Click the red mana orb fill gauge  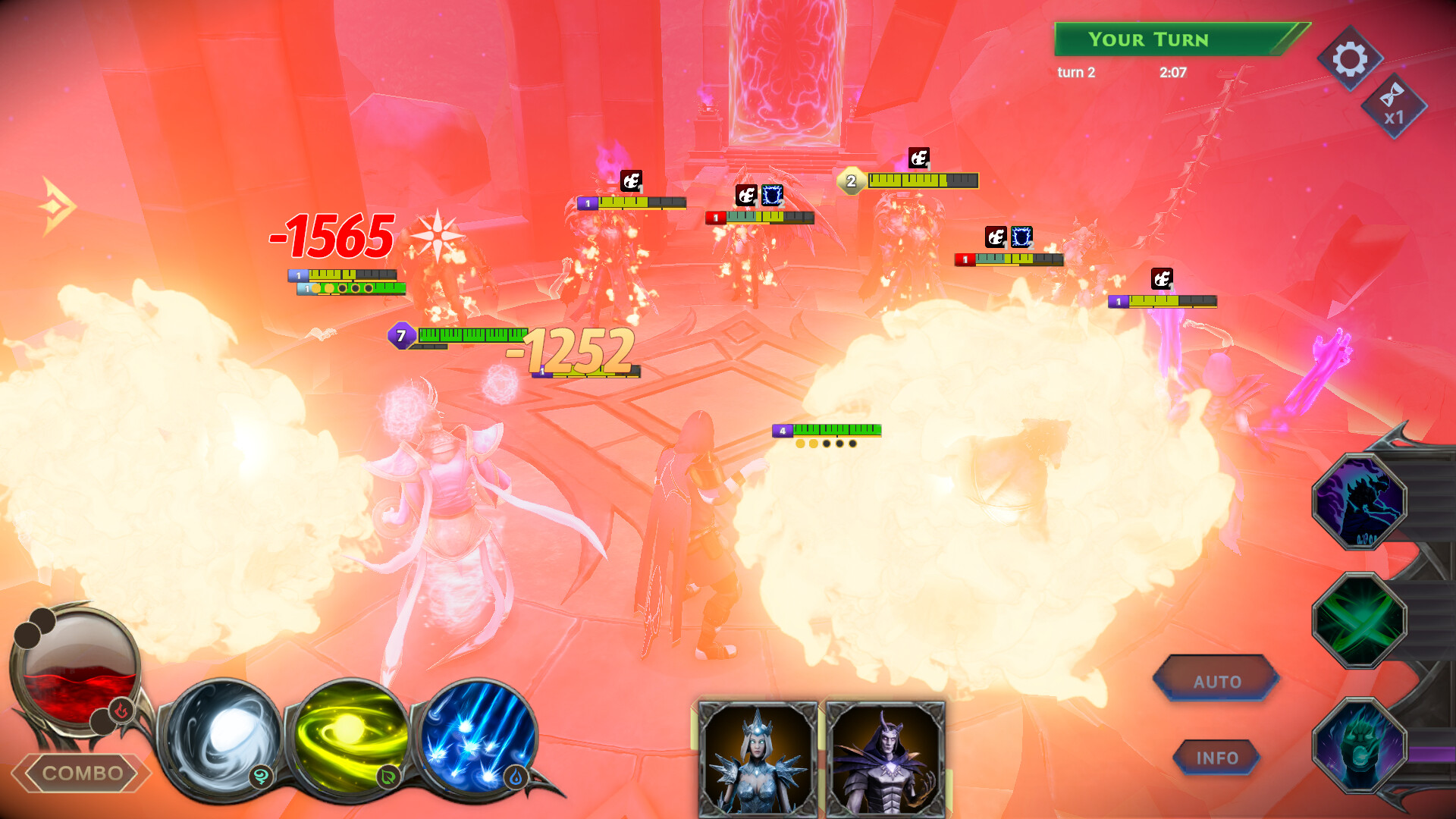click(76, 667)
